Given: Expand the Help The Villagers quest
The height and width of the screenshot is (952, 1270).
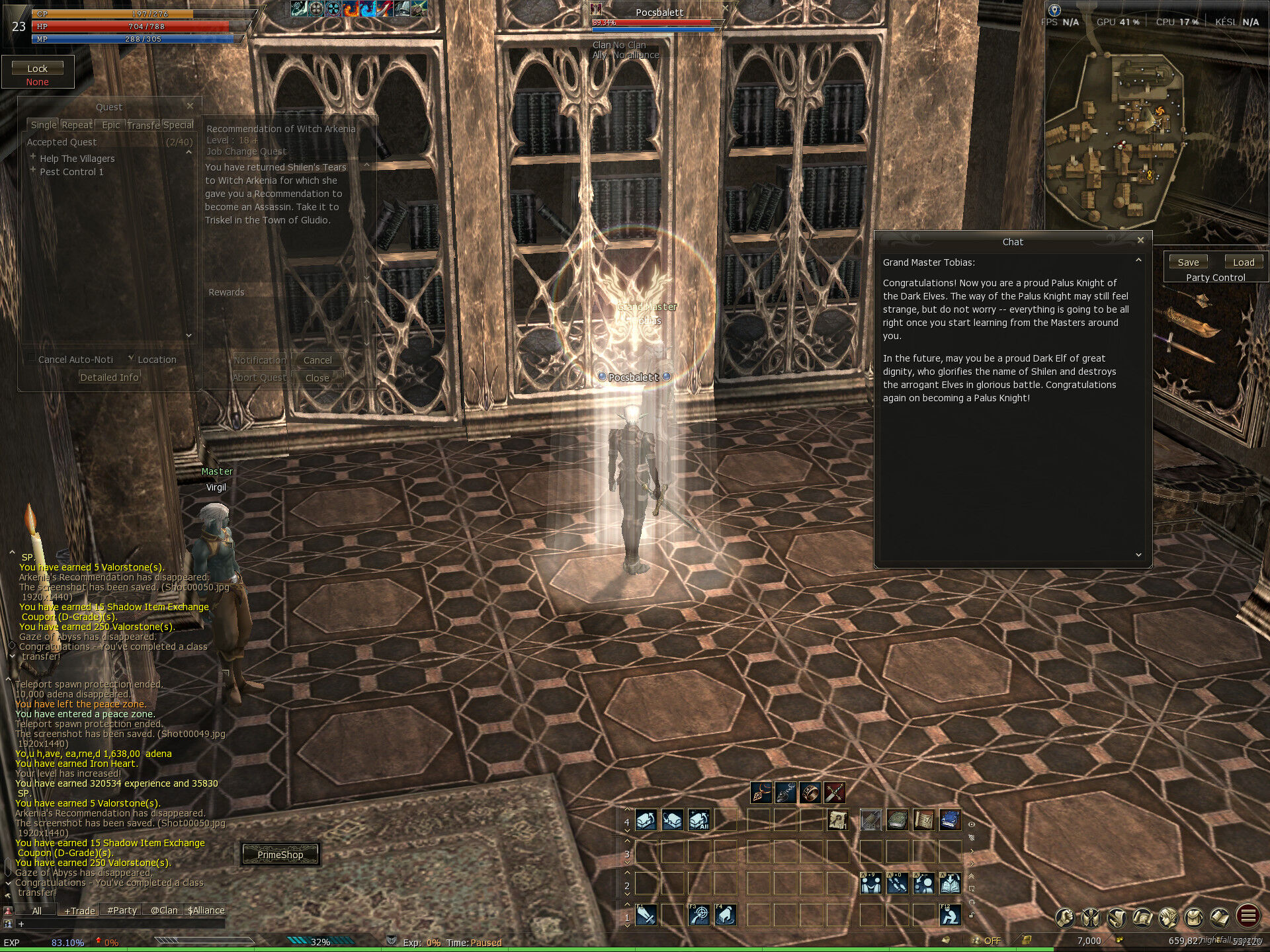Looking at the screenshot, I should point(33,157).
